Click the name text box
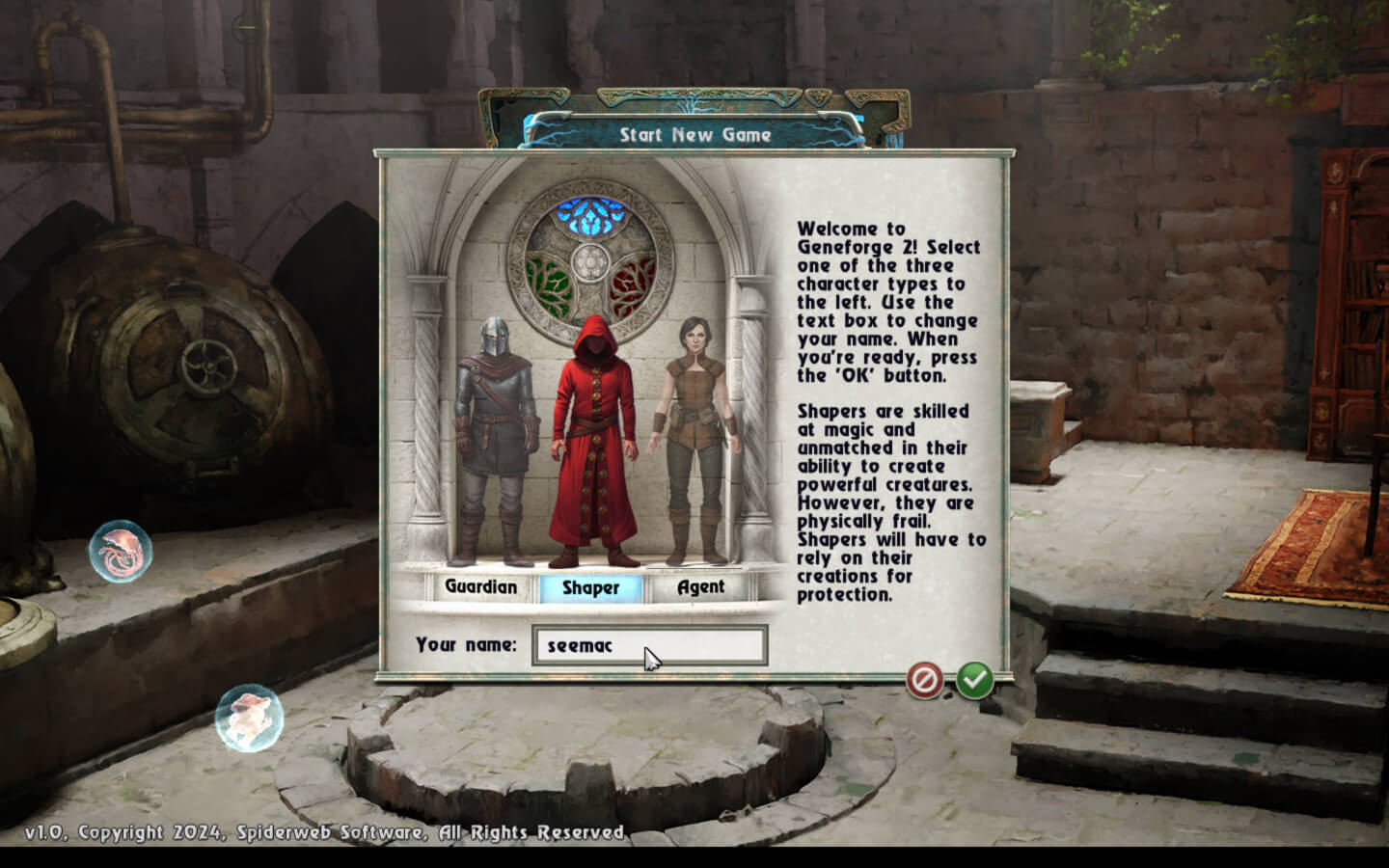1389x868 pixels. (x=650, y=645)
